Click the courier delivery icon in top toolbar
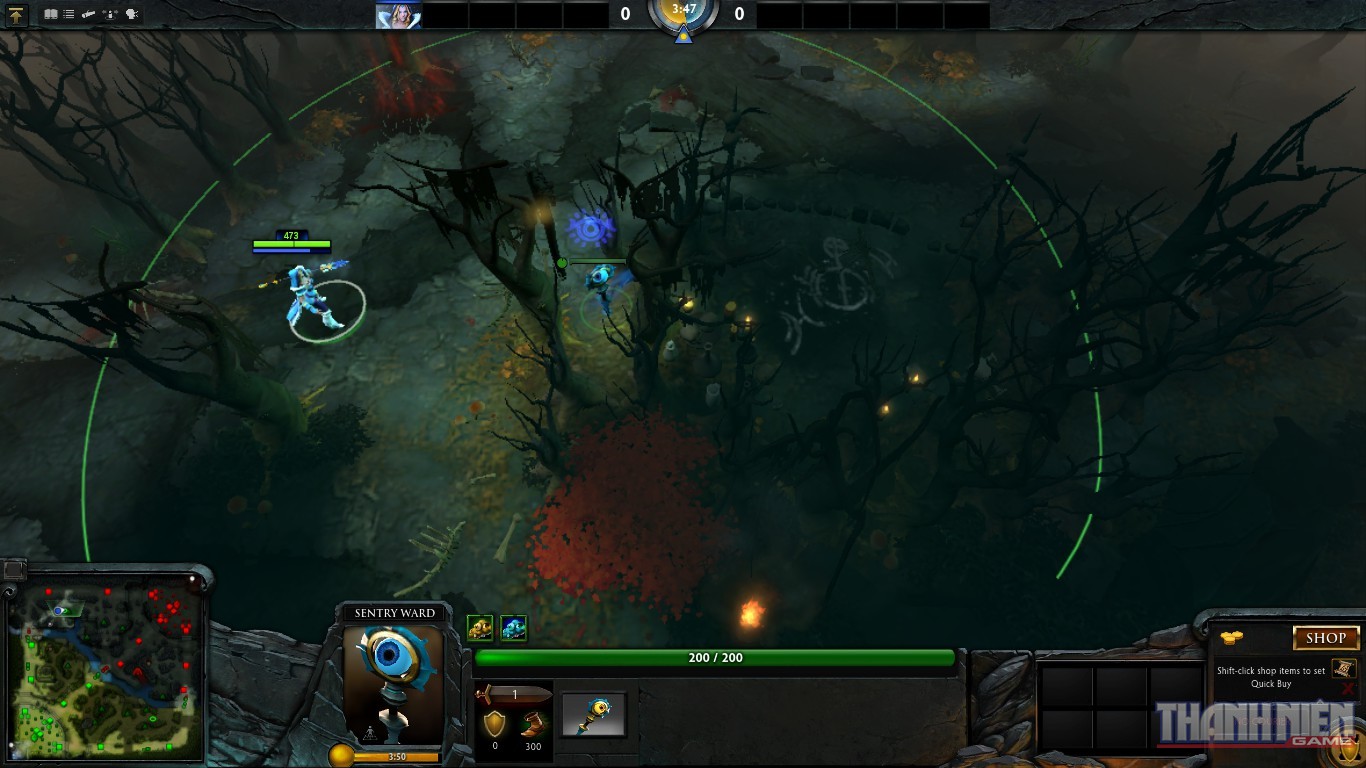 [x=110, y=14]
